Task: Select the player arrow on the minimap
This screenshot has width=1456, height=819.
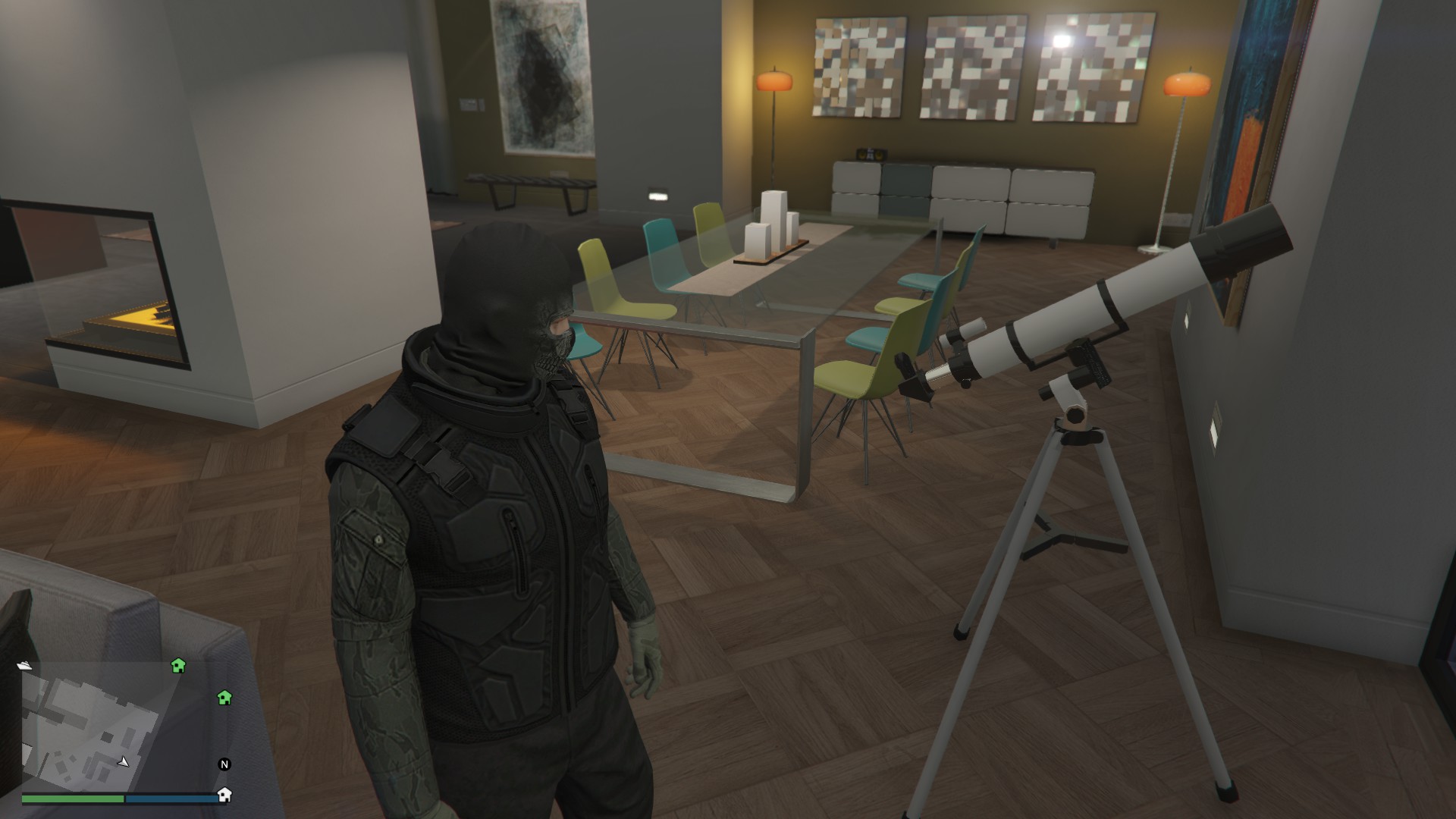Action: (124, 761)
